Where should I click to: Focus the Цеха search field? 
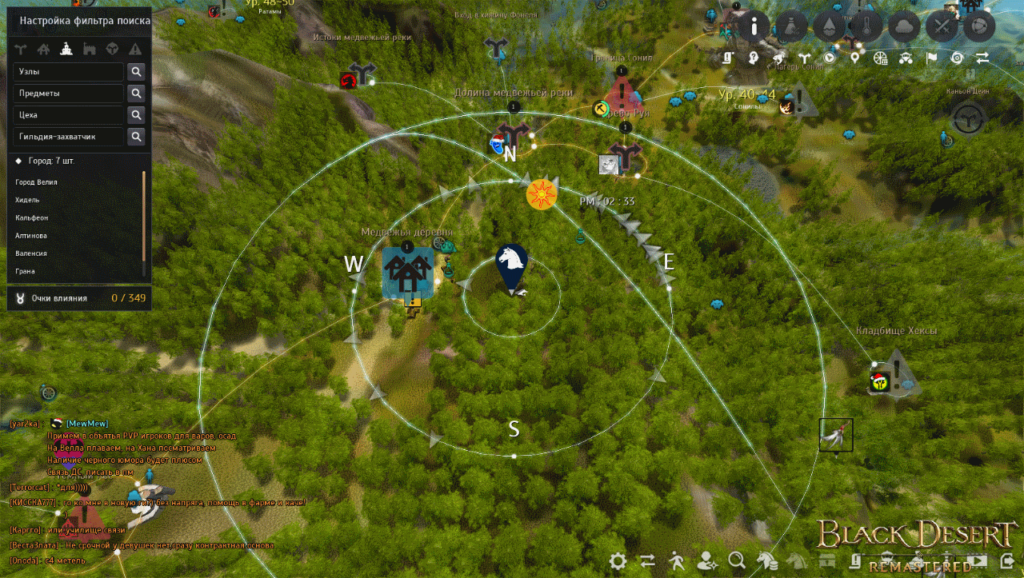coord(69,115)
